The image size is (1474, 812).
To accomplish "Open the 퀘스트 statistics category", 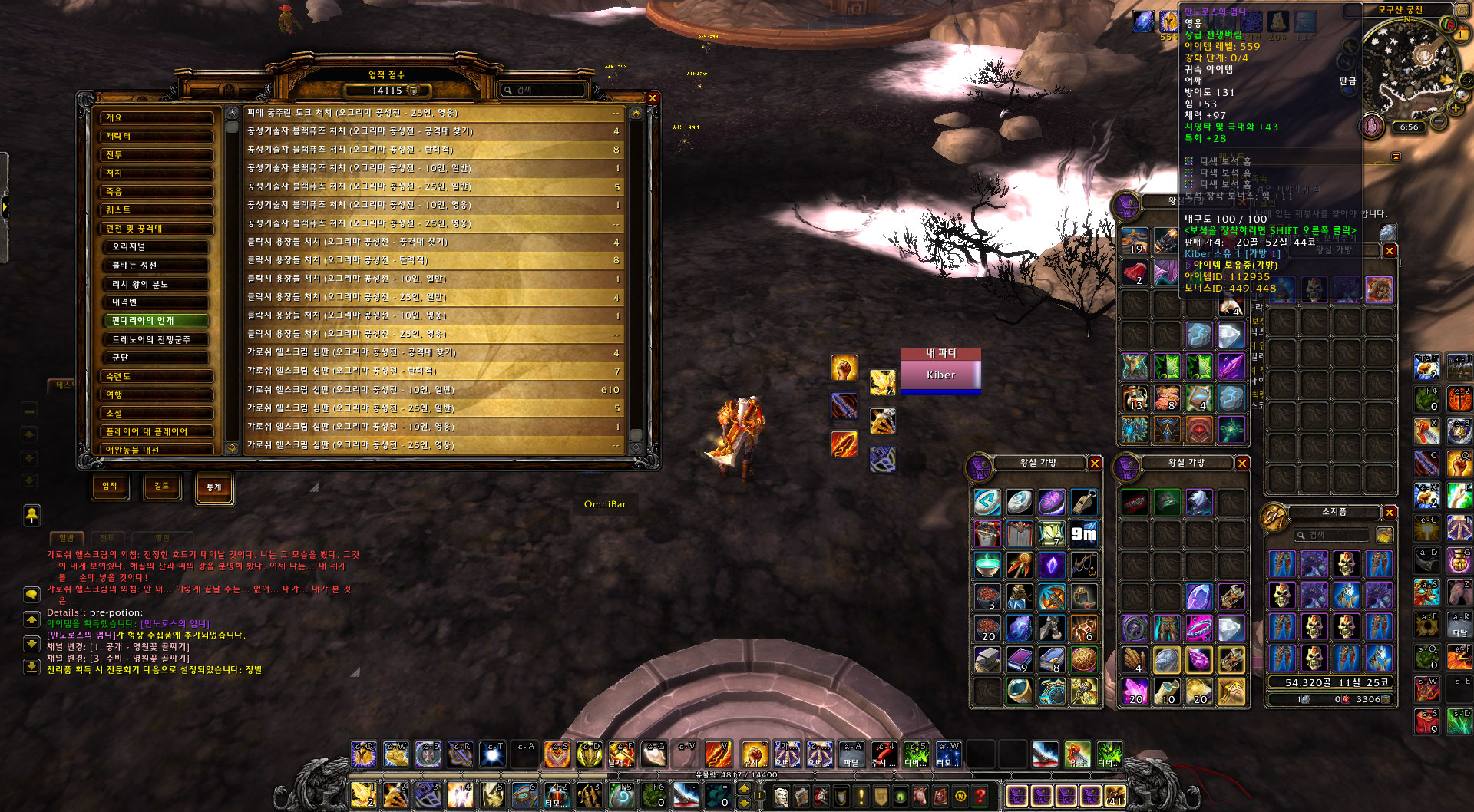I will [157, 210].
